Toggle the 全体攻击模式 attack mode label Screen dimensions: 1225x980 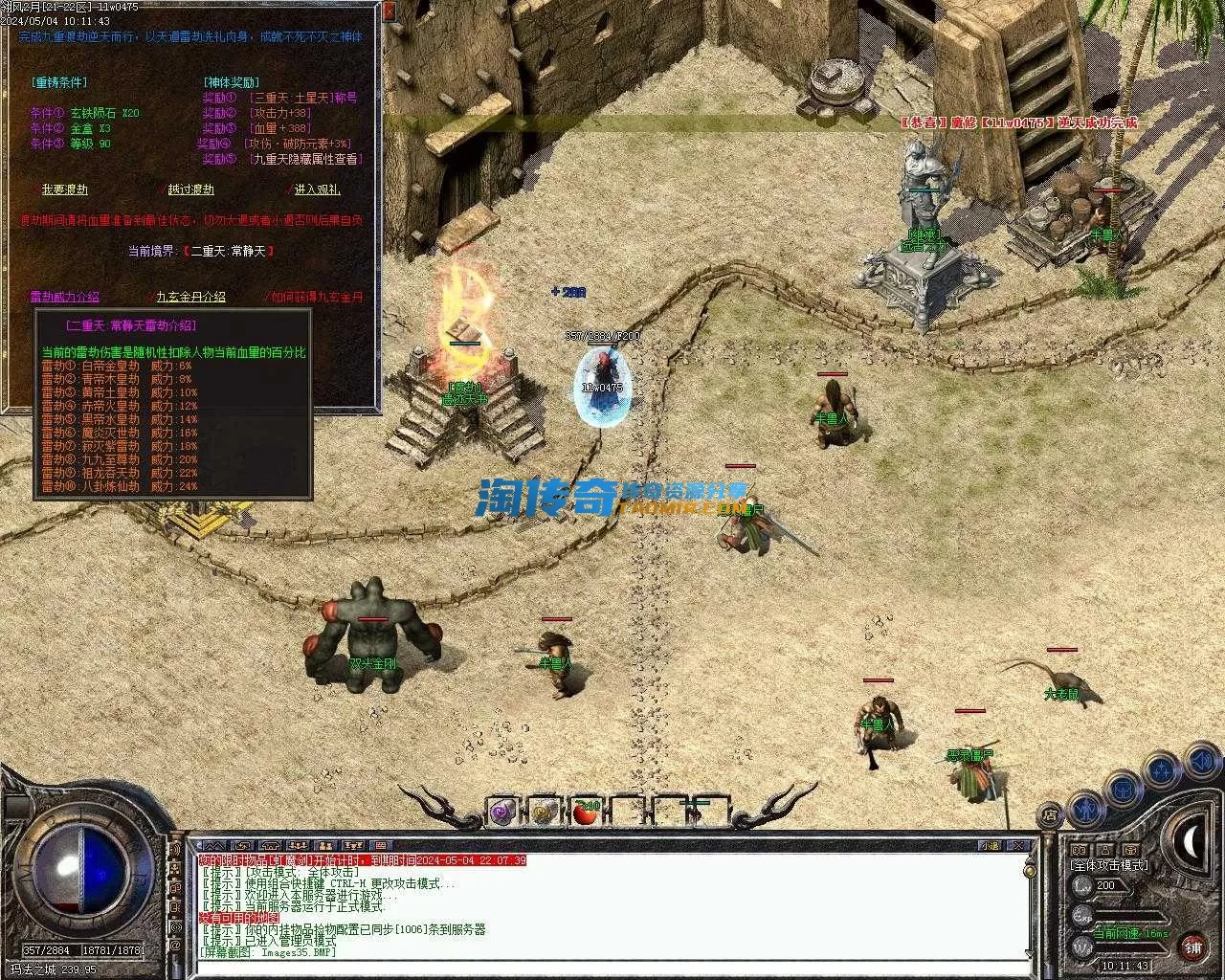click(x=1109, y=865)
